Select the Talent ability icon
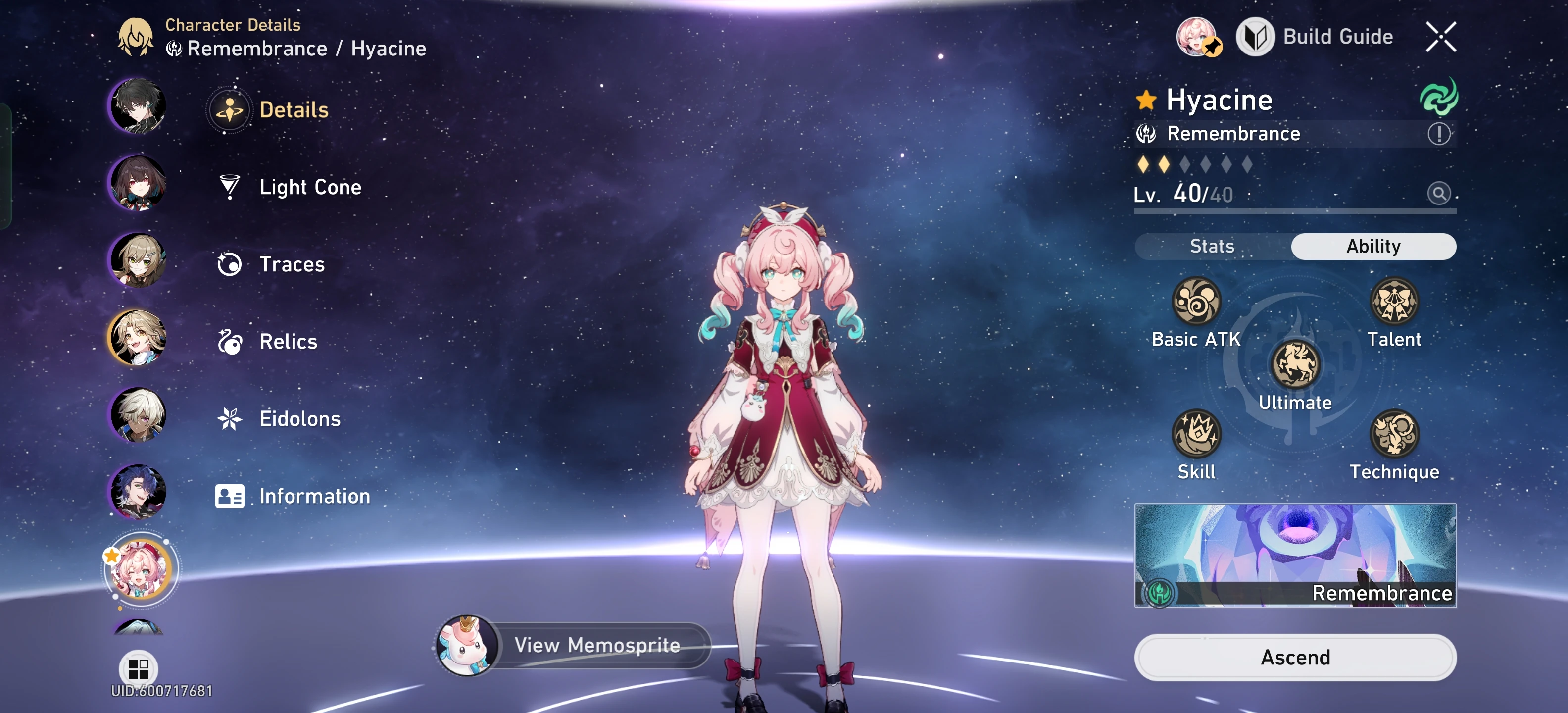Image resolution: width=1568 pixels, height=713 pixels. click(1395, 302)
